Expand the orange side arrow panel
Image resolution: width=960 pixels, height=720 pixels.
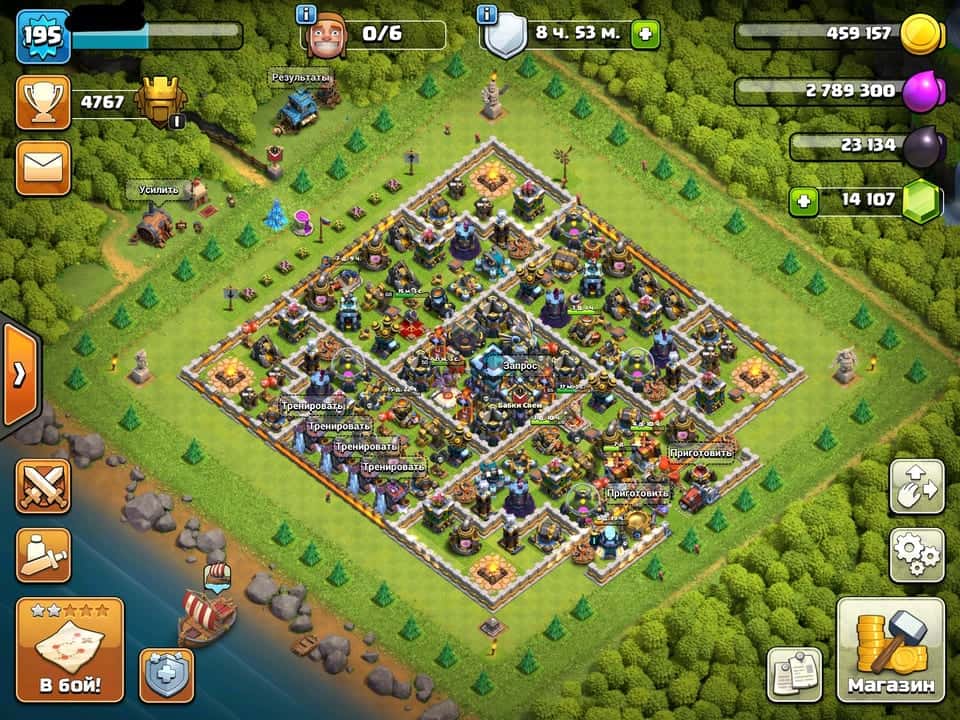[18, 374]
